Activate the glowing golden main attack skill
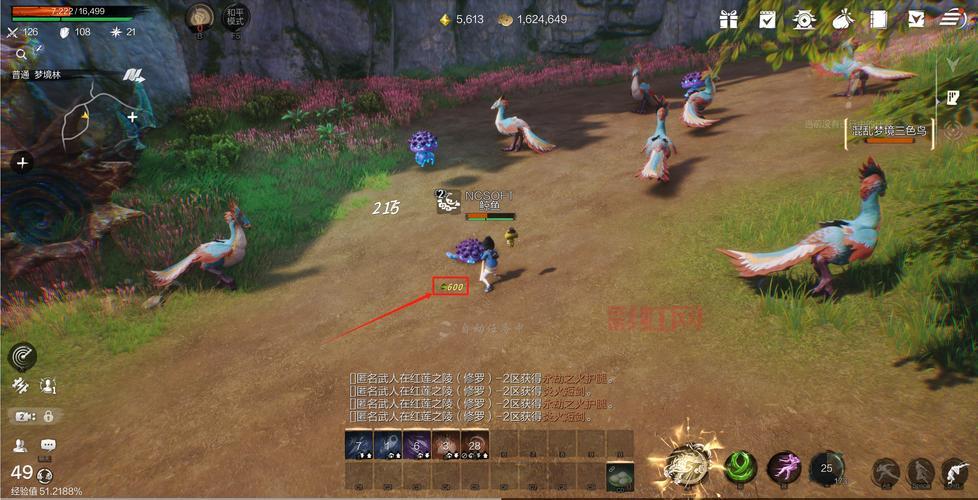 pos(689,466)
